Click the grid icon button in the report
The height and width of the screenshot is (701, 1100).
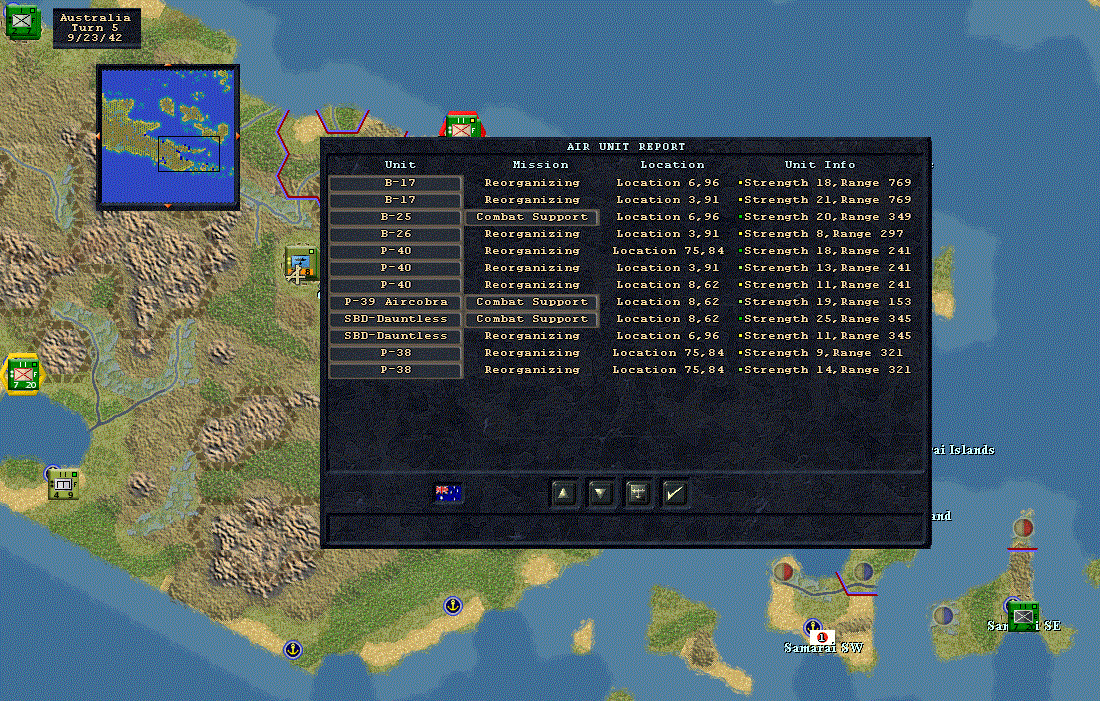638,493
